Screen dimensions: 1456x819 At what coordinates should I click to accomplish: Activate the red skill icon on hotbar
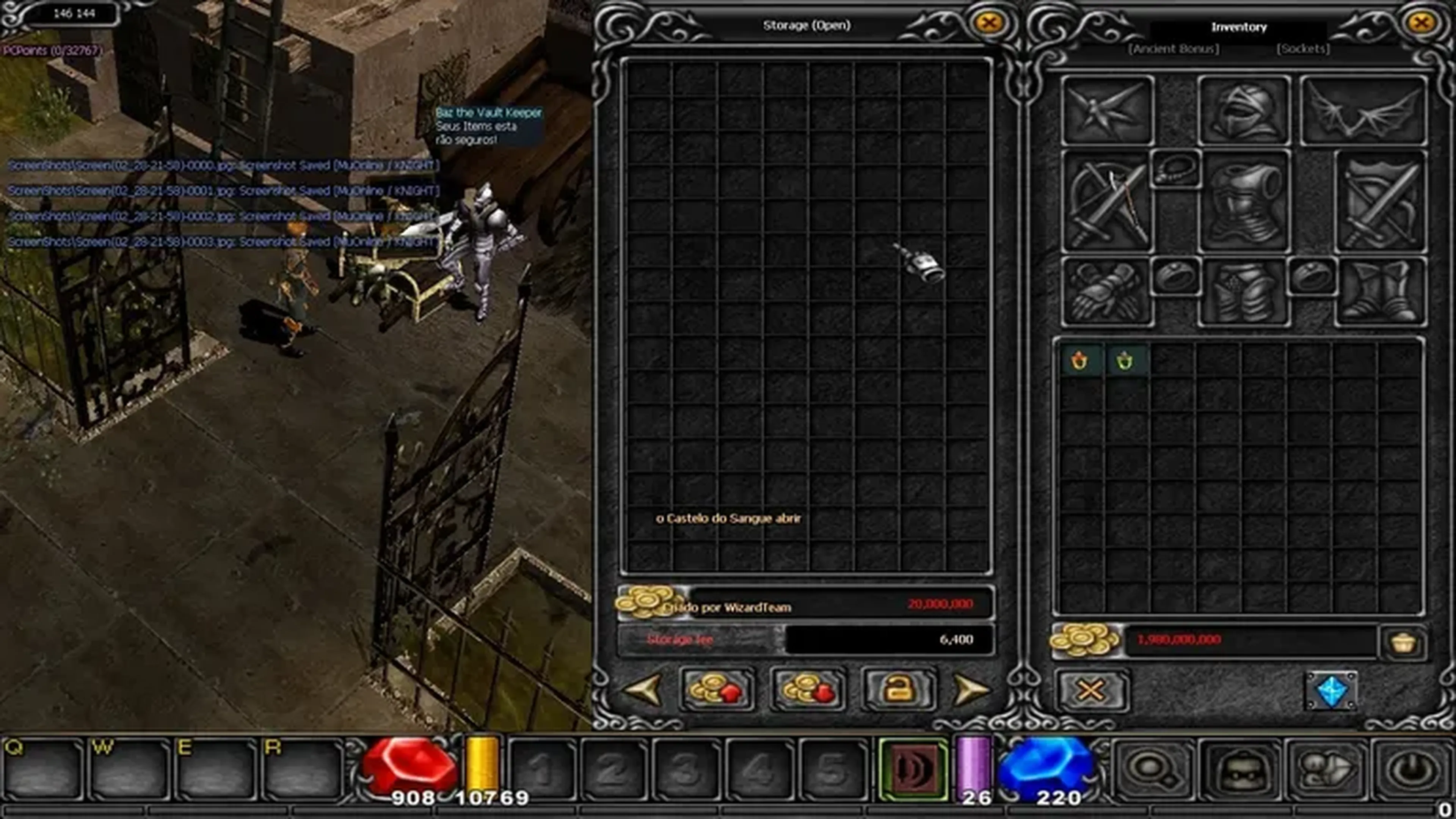(913, 769)
